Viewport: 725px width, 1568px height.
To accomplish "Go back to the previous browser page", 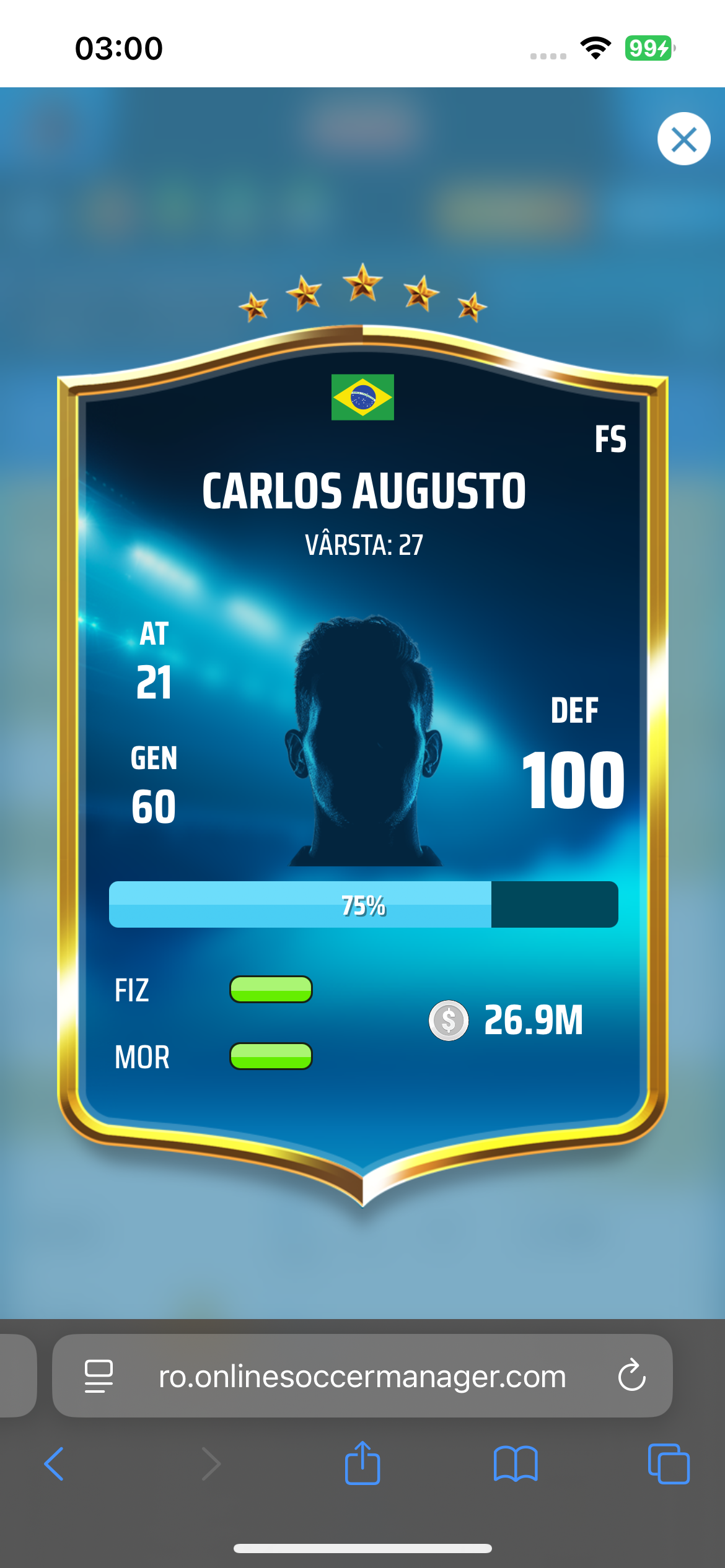I will pyautogui.click(x=55, y=1464).
